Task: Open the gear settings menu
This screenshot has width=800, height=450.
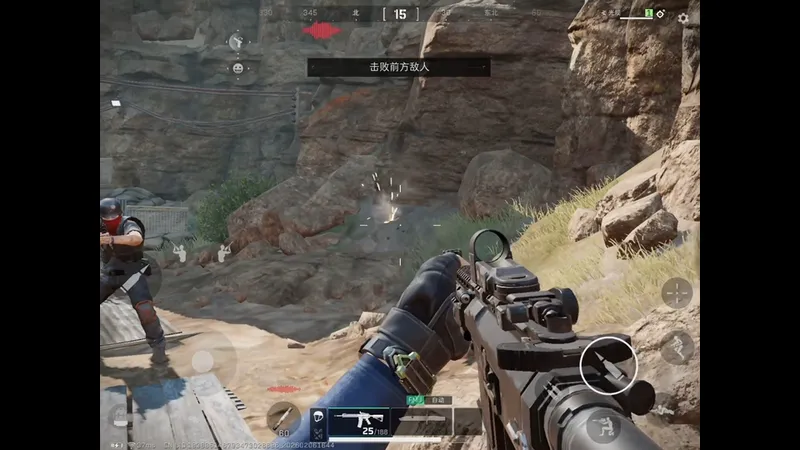Action: coord(683,18)
